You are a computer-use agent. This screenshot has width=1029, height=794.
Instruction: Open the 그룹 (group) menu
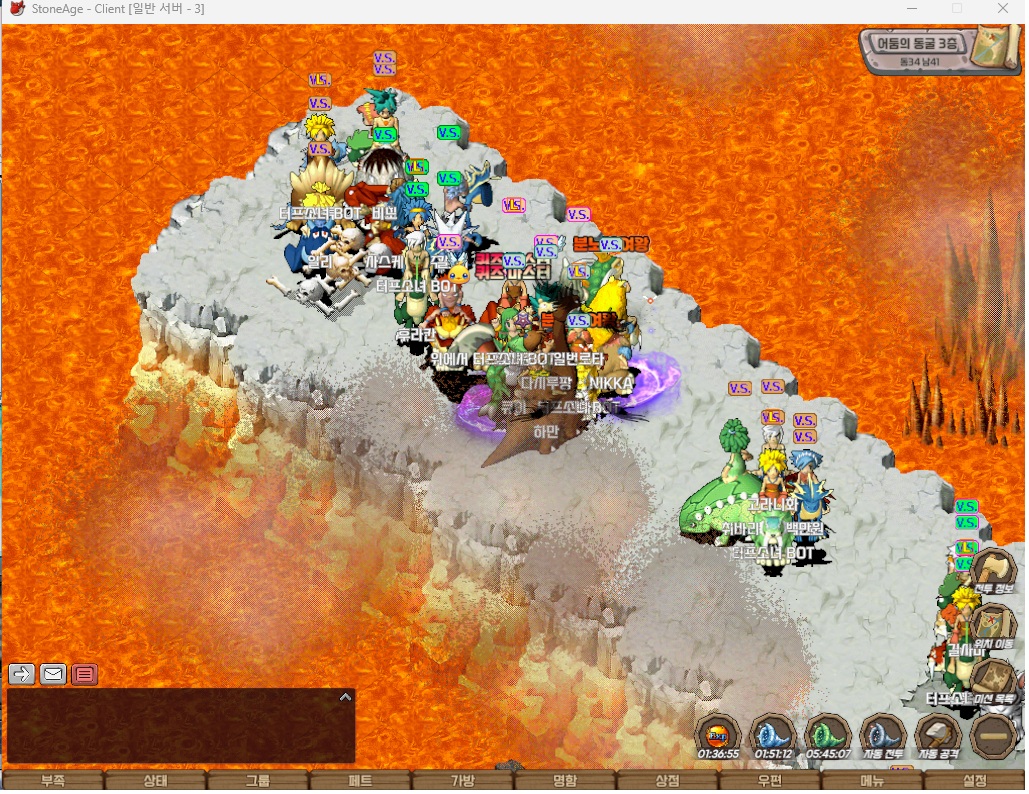pos(258,781)
